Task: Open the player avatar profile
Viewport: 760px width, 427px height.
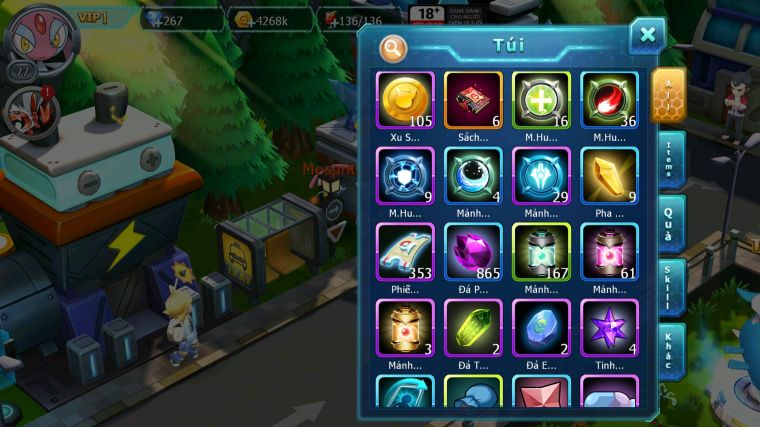Action: pos(40,37)
